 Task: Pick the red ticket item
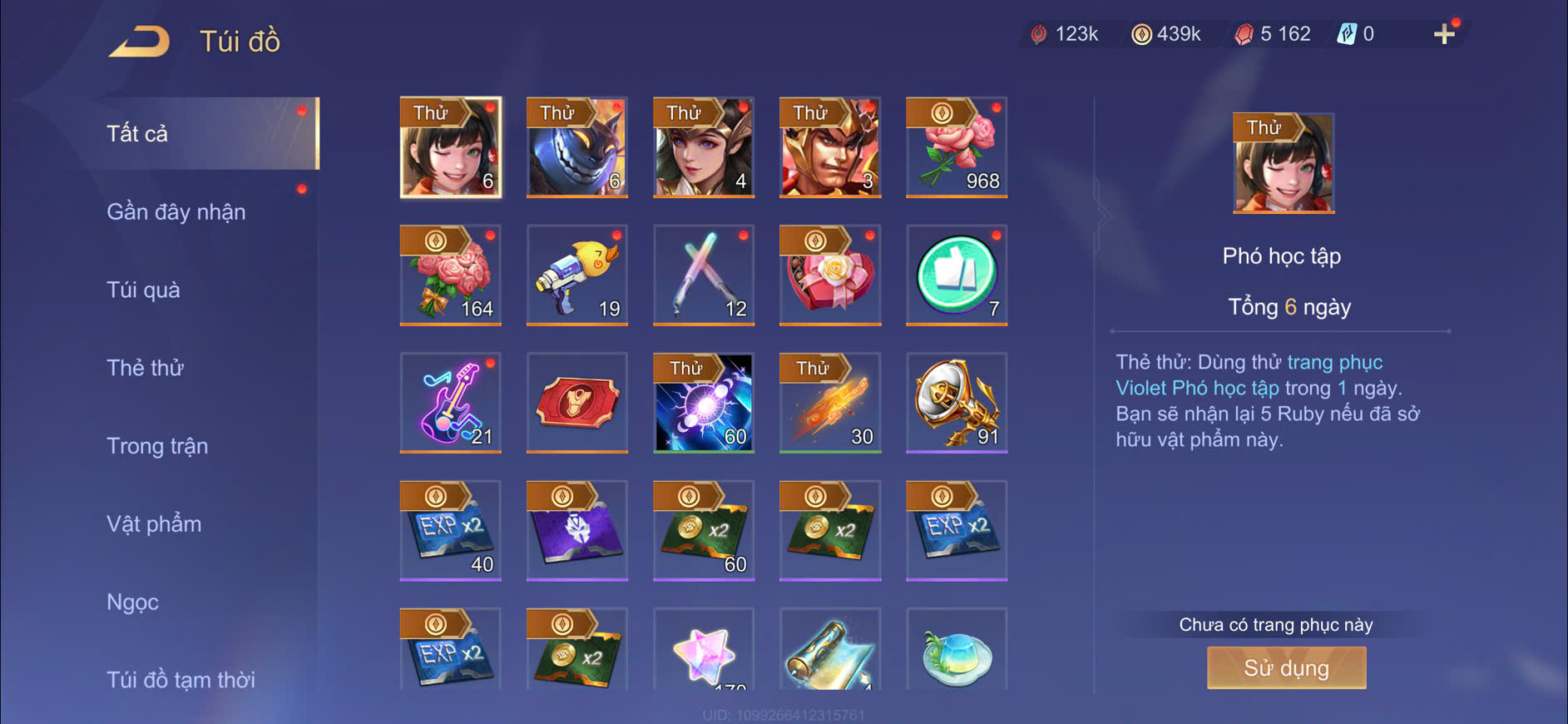576,403
